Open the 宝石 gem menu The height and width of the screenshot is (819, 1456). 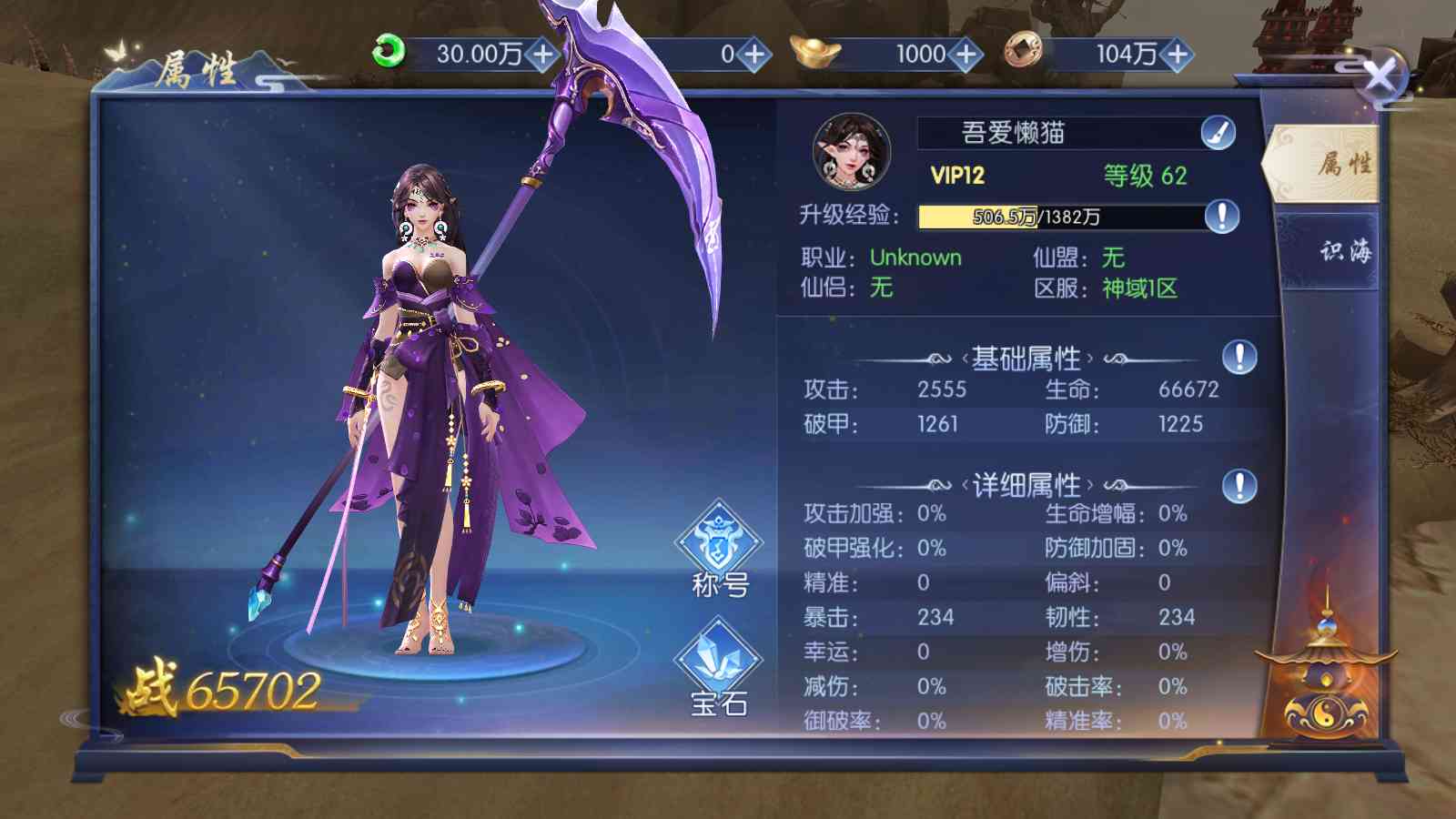[719, 667]
